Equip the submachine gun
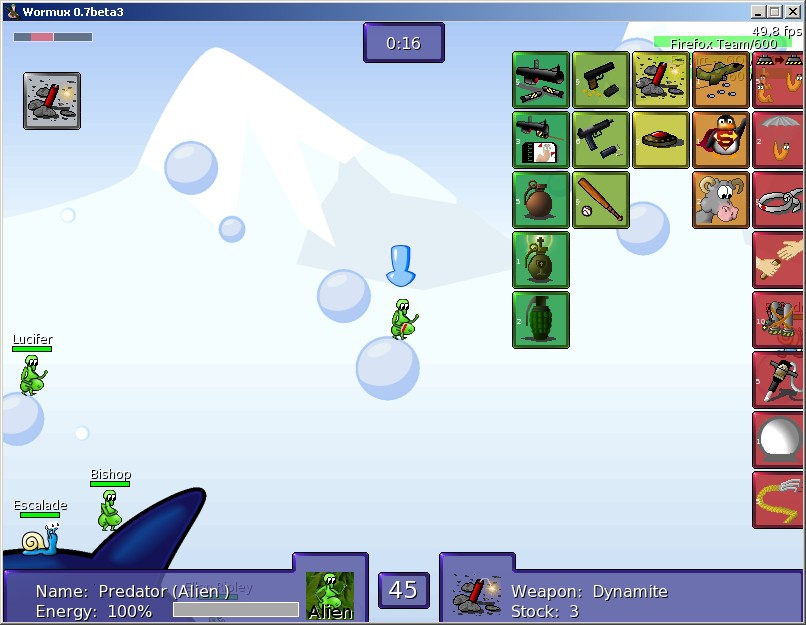806x625 pixels. (601, 140)
